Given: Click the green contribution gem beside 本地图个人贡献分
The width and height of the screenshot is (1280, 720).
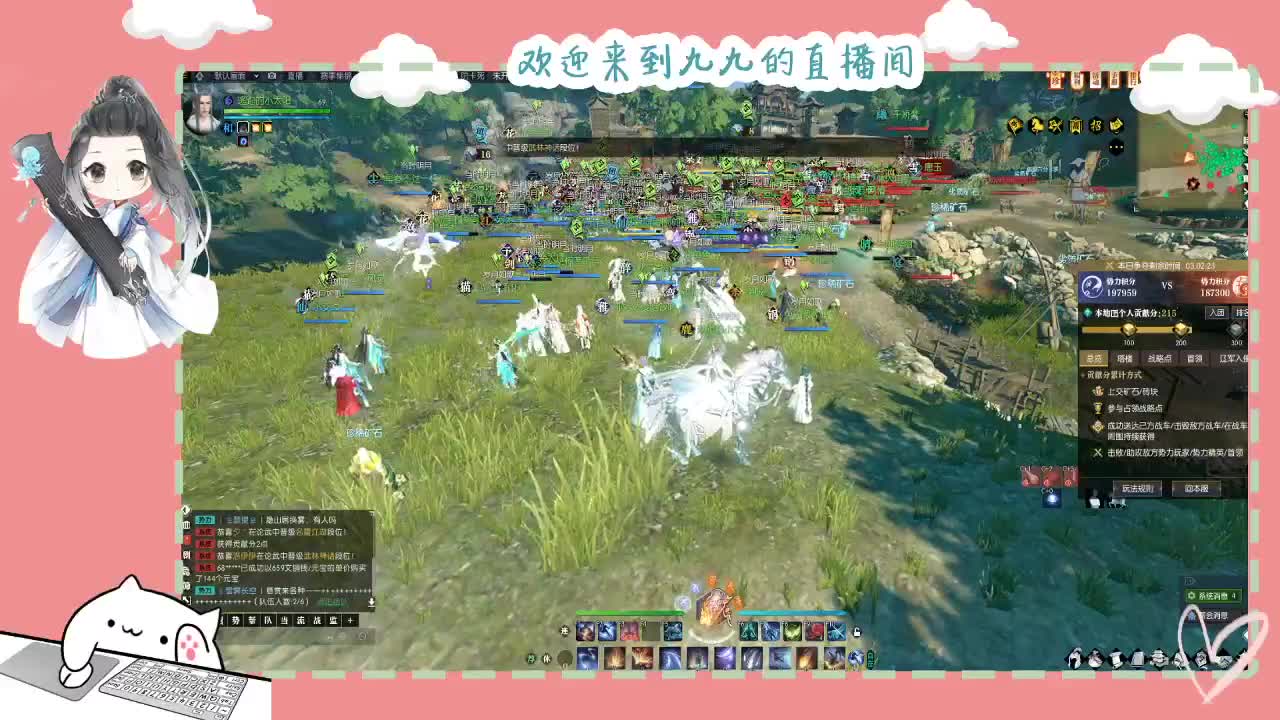Looking at the screenshot, I should [x=1087, y=312].
